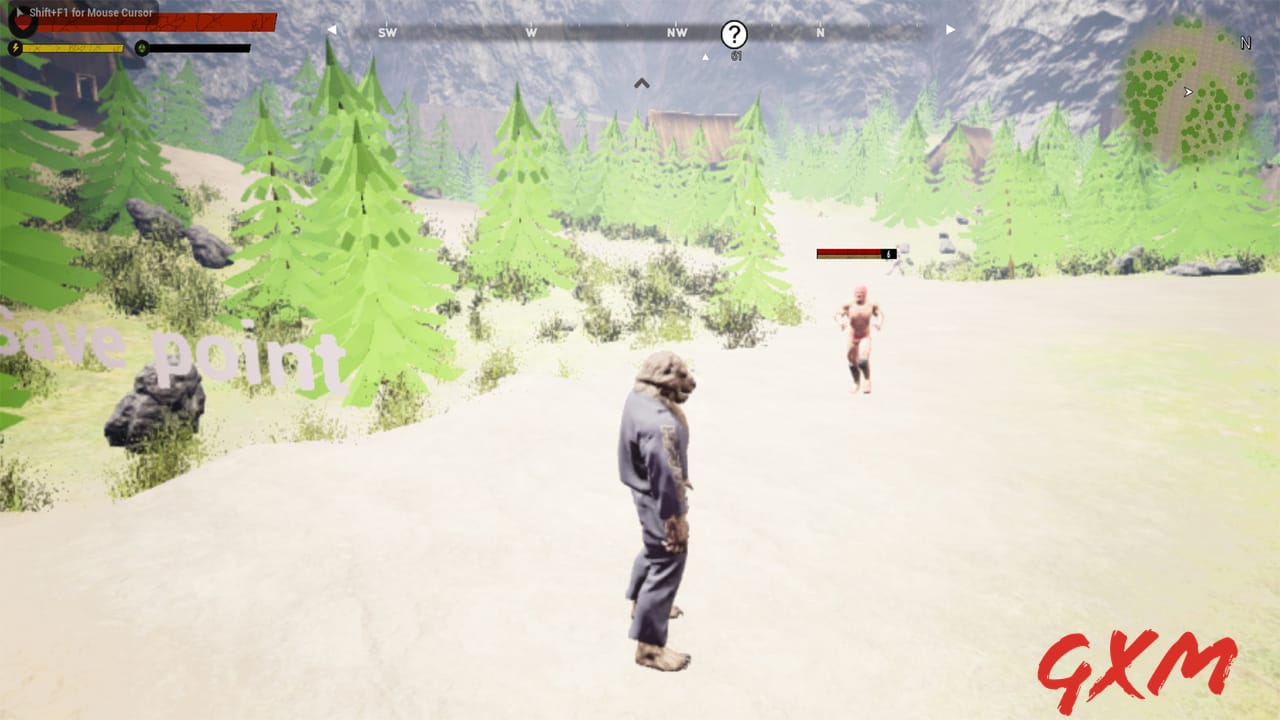Expand the upward chevron under the compass
The width and height of the screenshot is (1280, 720).
[641, 82]
